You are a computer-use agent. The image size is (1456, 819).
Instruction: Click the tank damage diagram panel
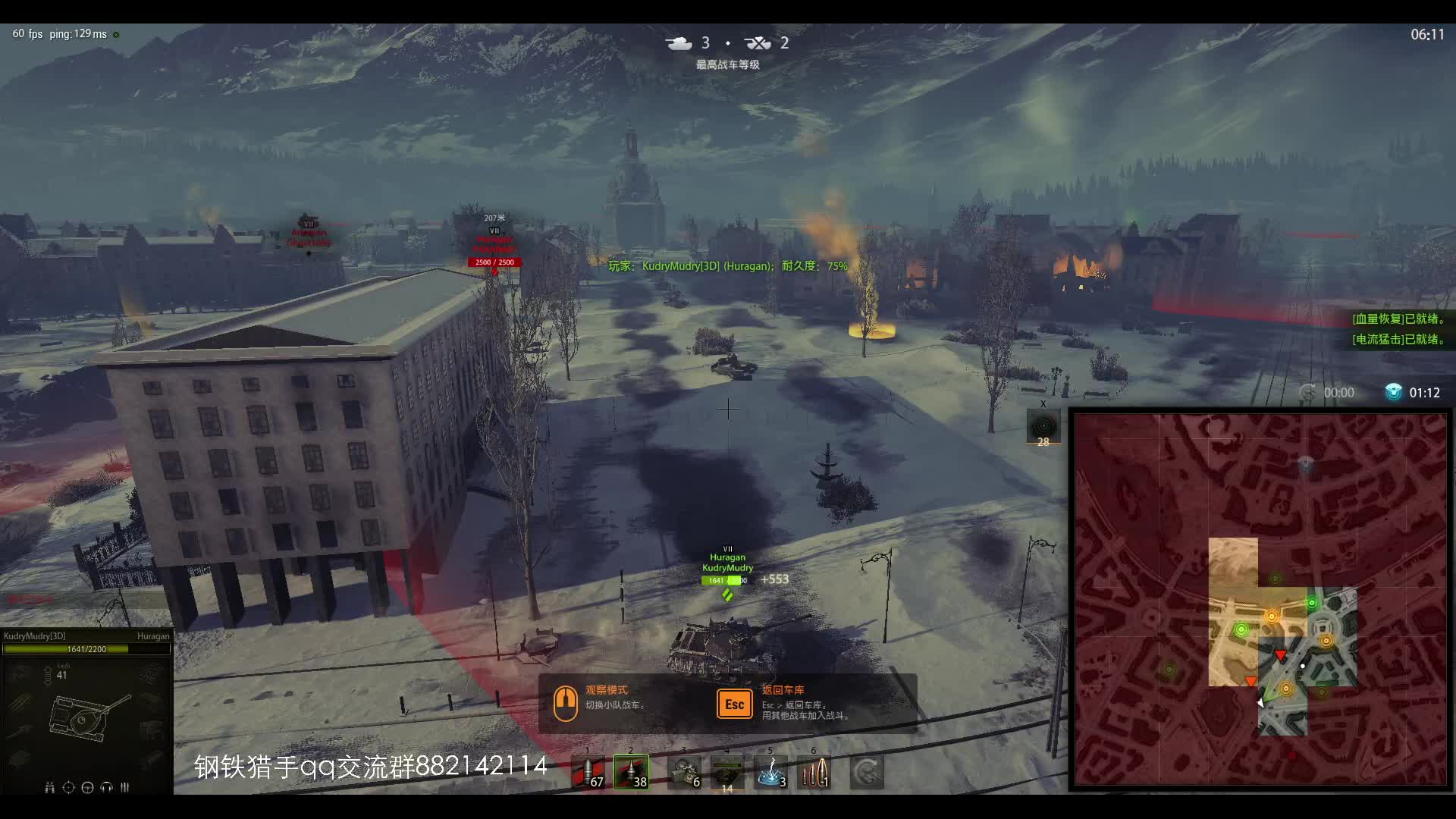pos(86,717)
